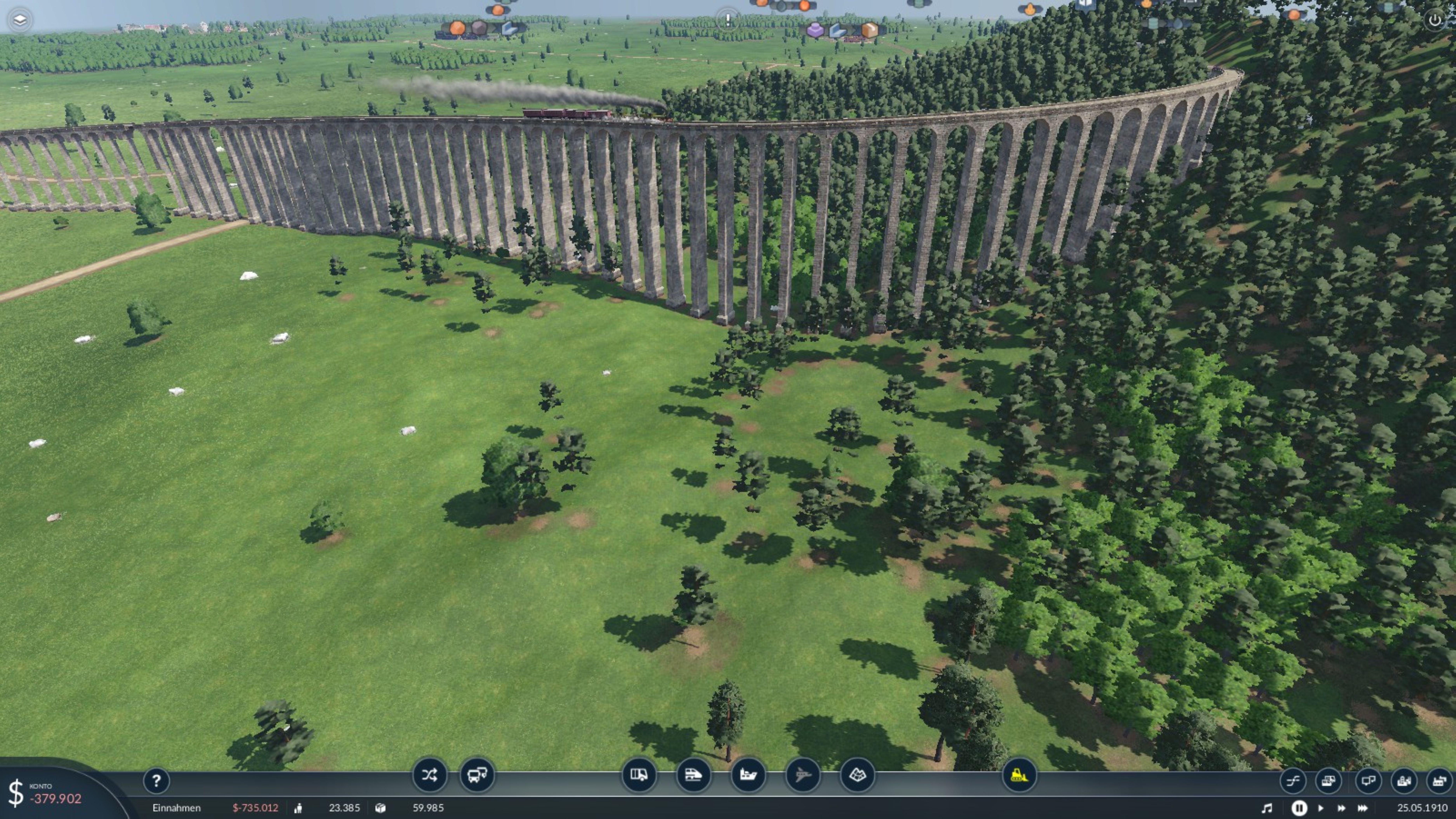The height and width of the screenshot is (819, 1456).
Task: Open the line manager shuffle-arrows button
Action: click(429, 775)
